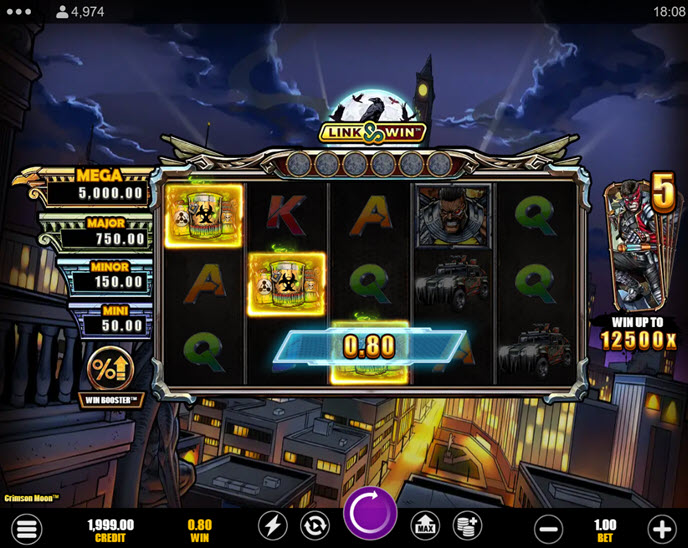Increase the bet with the plus button
Viewport: 688px width, 548px height.
661,527
